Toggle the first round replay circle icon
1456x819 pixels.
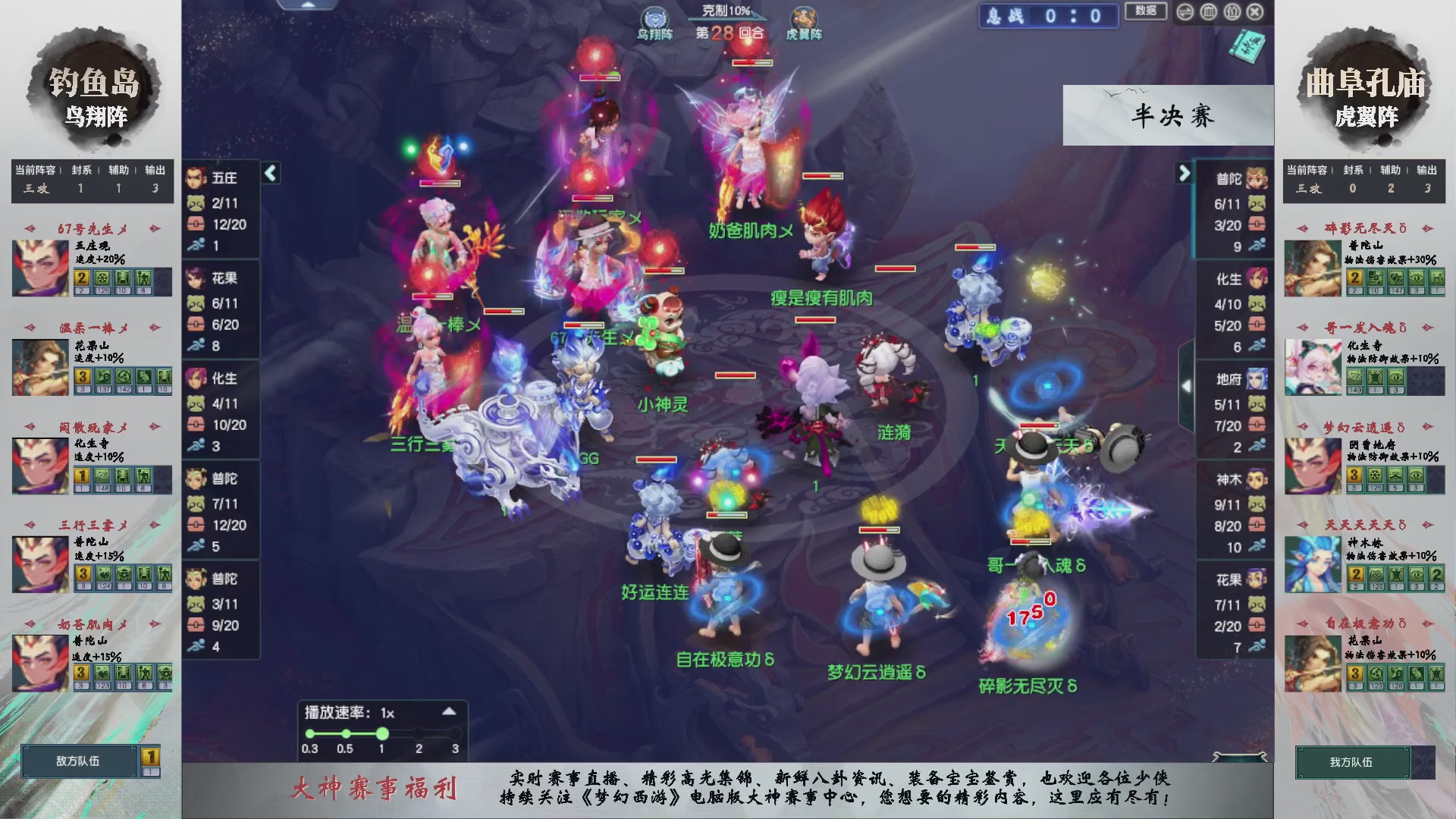310,733
